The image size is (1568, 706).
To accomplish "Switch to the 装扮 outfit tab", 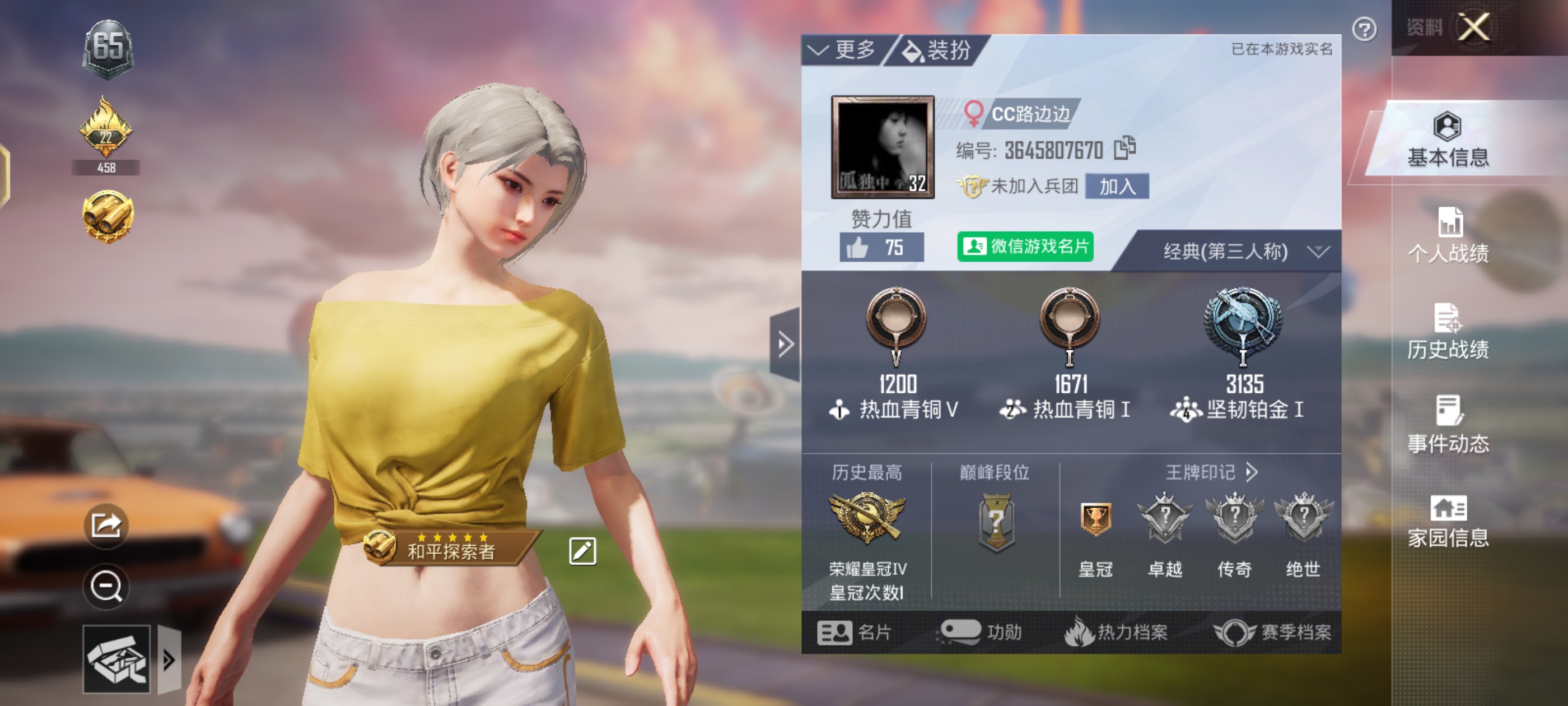I will 937,50.
